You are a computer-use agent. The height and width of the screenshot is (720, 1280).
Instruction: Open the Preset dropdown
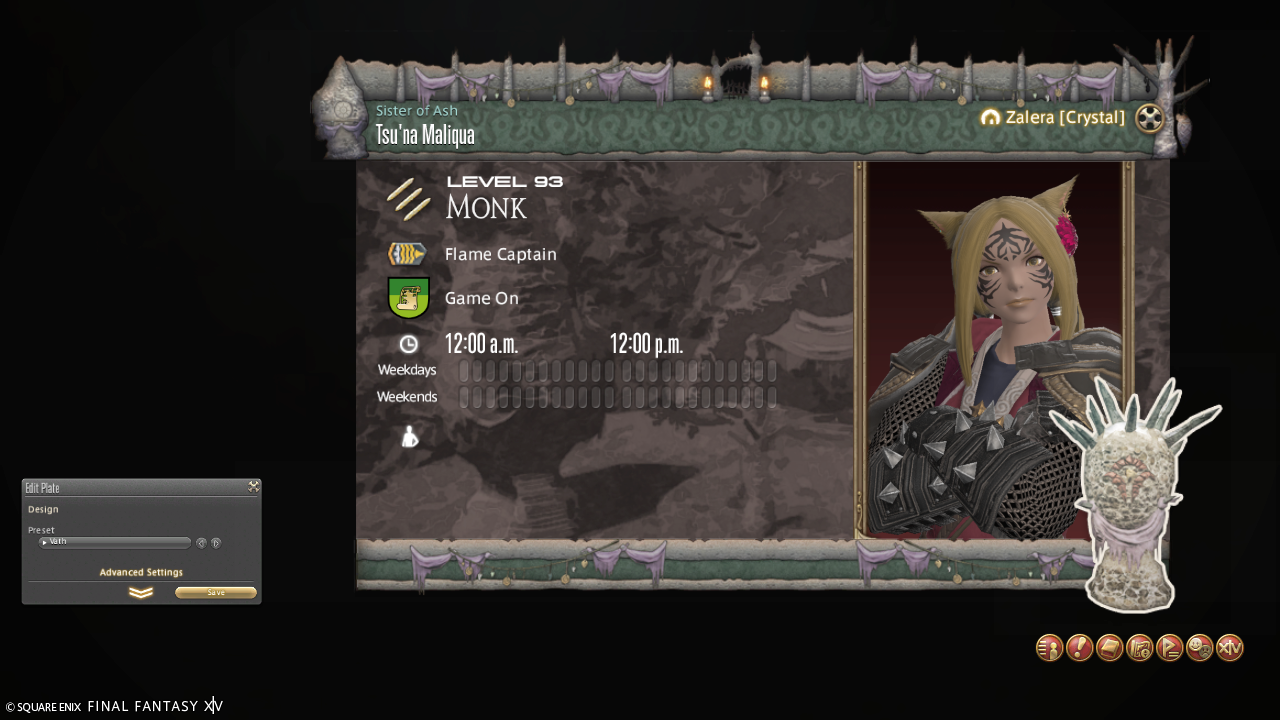pyautogui.click(x=114, y=543)
